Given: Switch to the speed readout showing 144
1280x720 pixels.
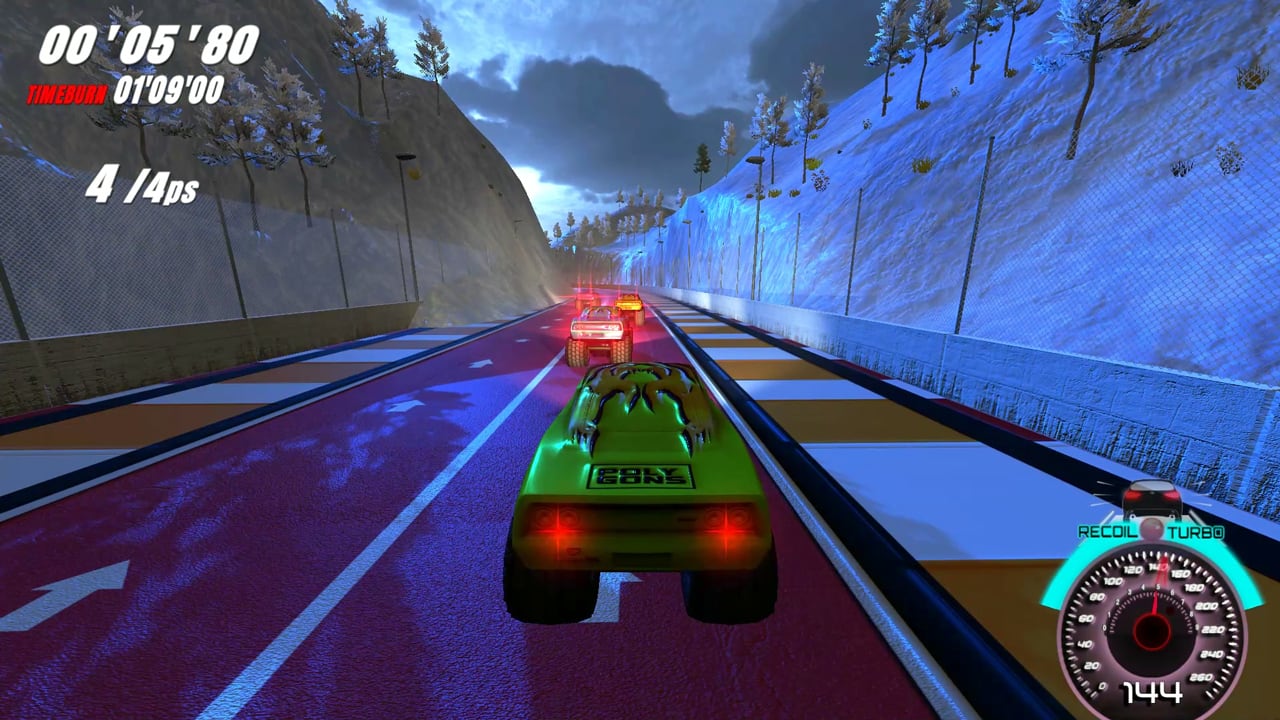Looking at the screenshot, I should (x=1153, y=691).
